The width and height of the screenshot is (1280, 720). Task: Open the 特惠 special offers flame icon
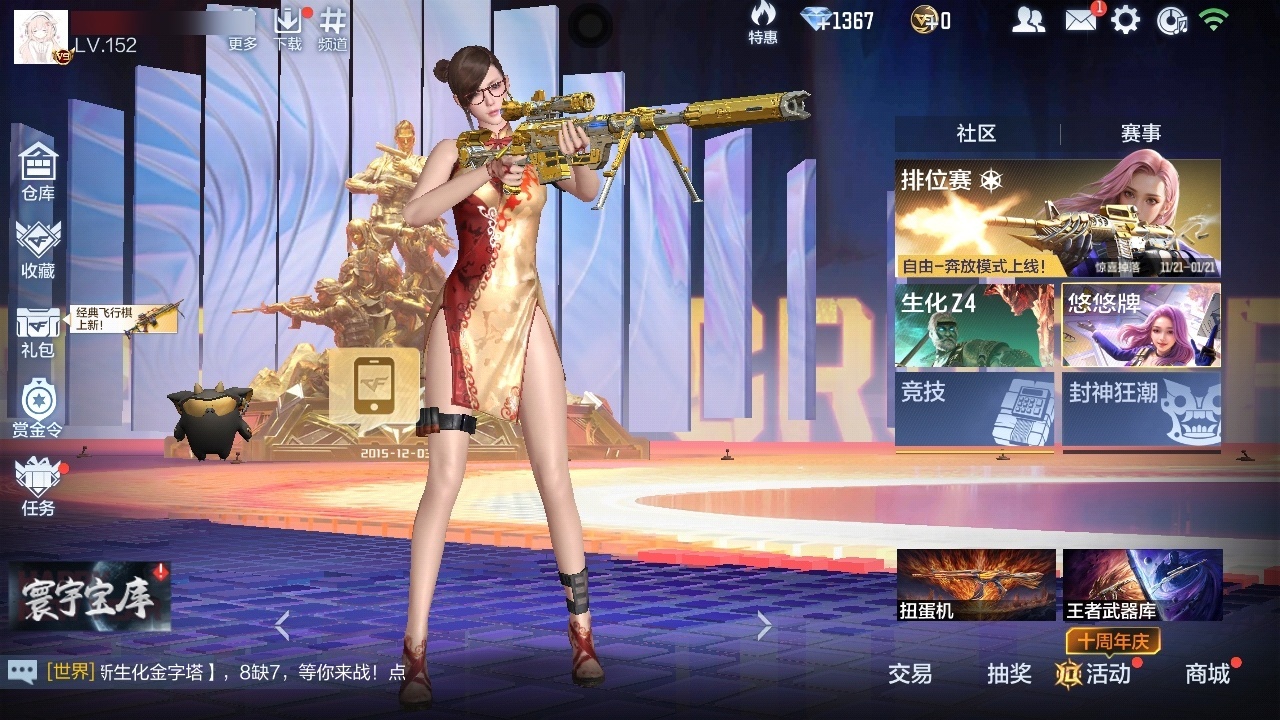[762, 25]
